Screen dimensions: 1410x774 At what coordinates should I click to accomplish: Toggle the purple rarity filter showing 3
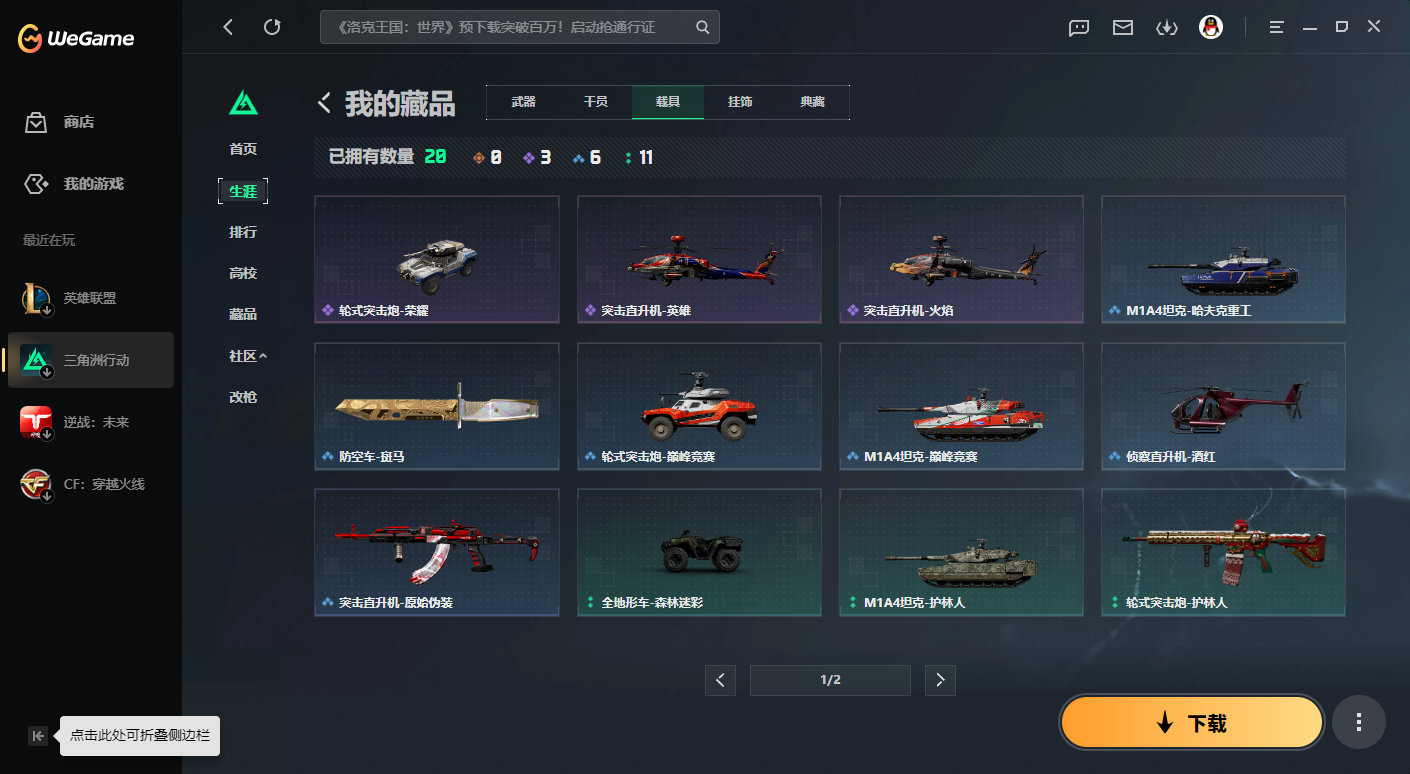[537, 157]
